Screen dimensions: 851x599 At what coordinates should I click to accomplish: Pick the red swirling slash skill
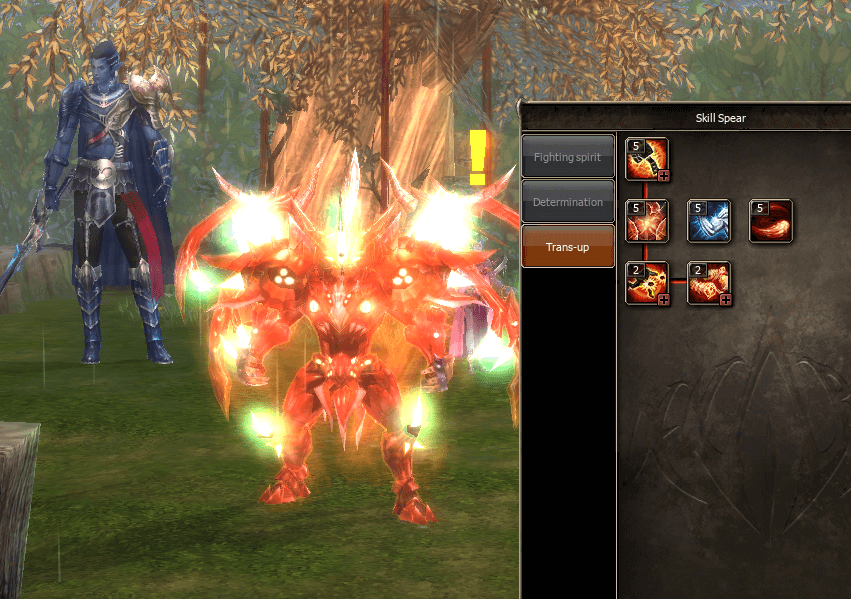point(771,221)
